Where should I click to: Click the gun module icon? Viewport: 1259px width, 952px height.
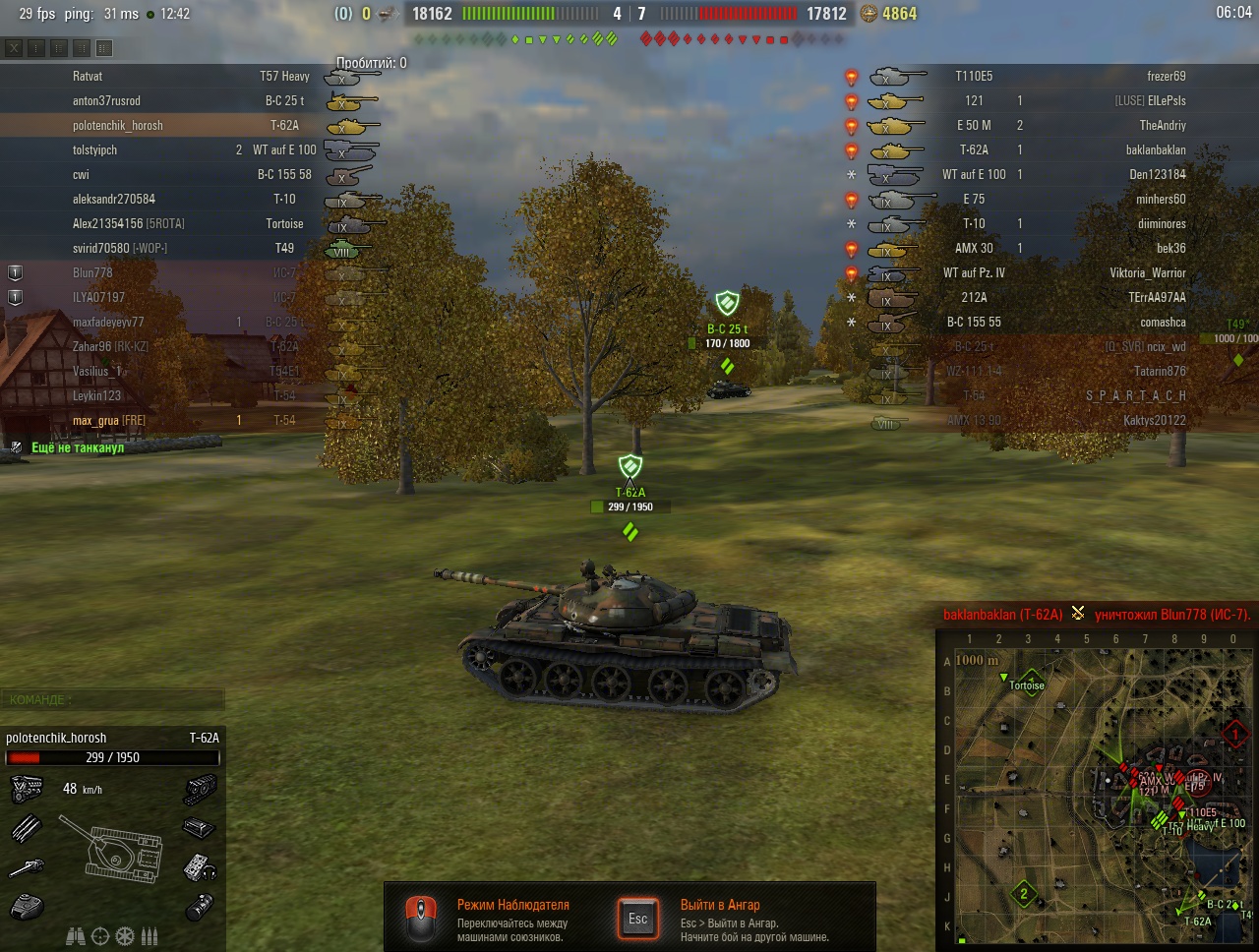coord(27,867)
